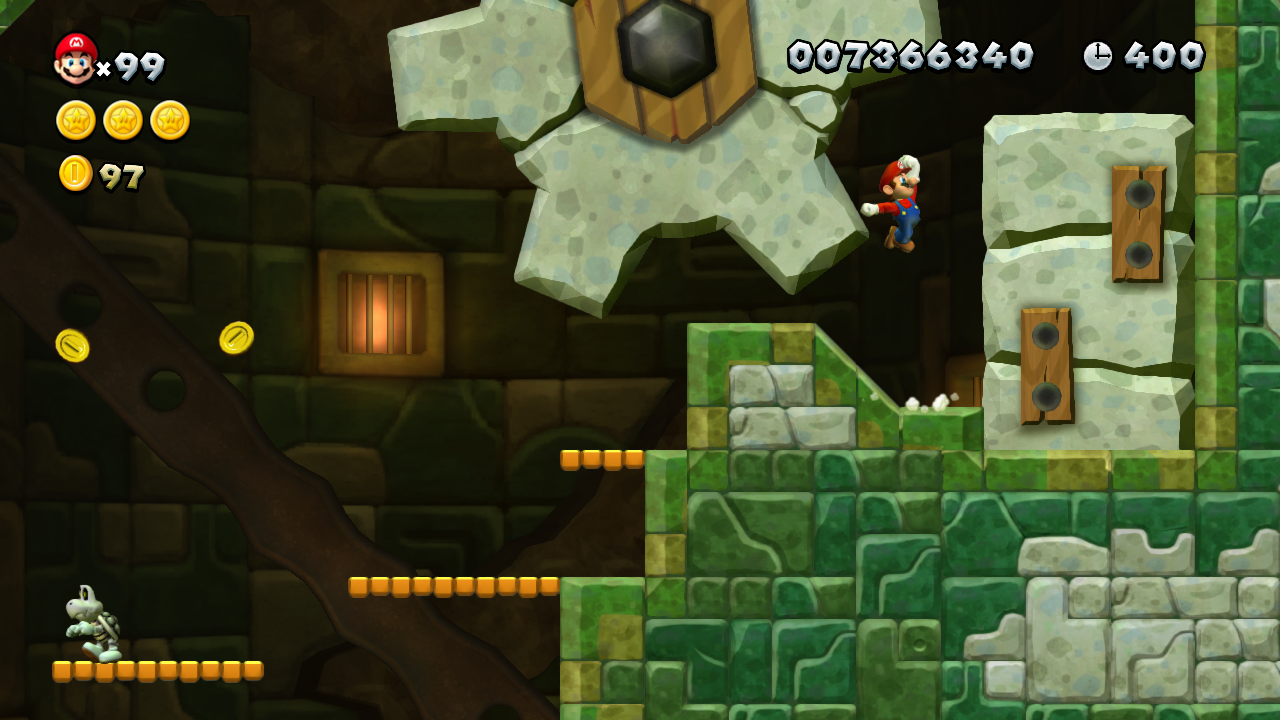
Task: Click the score display showing 007366340
Action: [910, 57]
